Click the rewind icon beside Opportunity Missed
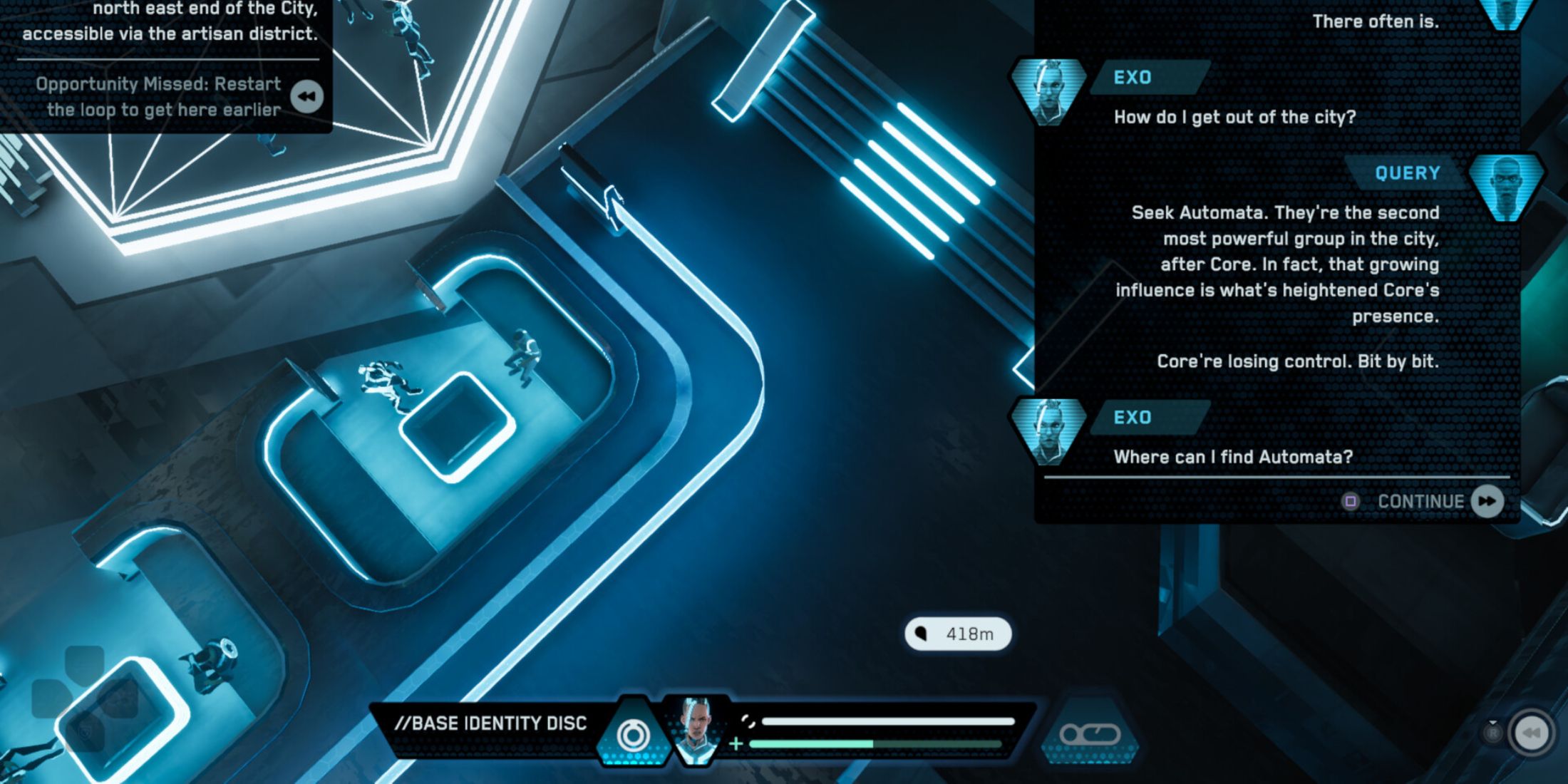 click(x=306, y=96)
